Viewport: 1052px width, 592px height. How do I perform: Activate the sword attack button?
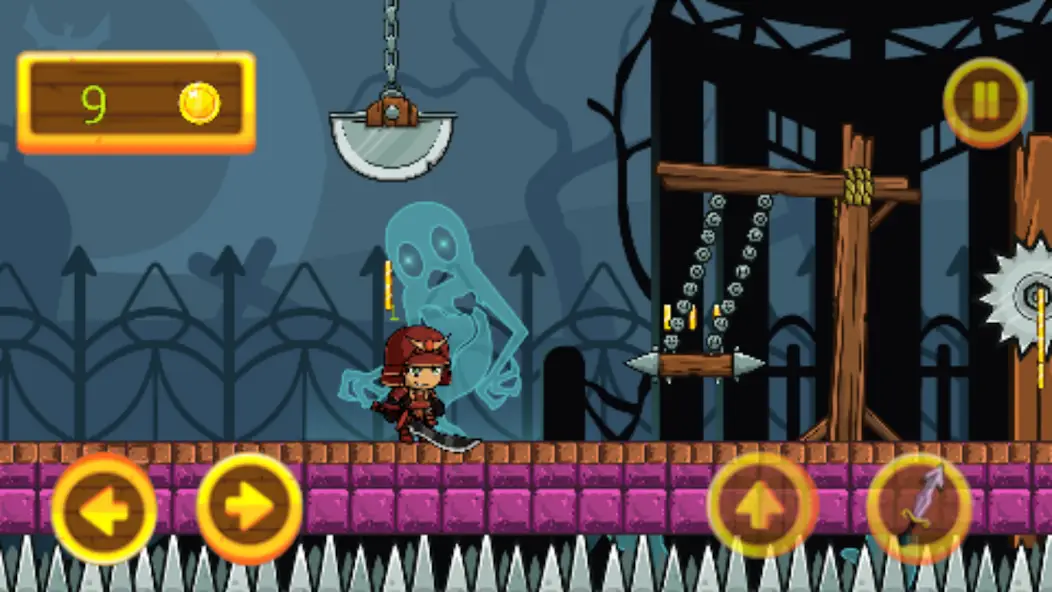tap(919, 506)
